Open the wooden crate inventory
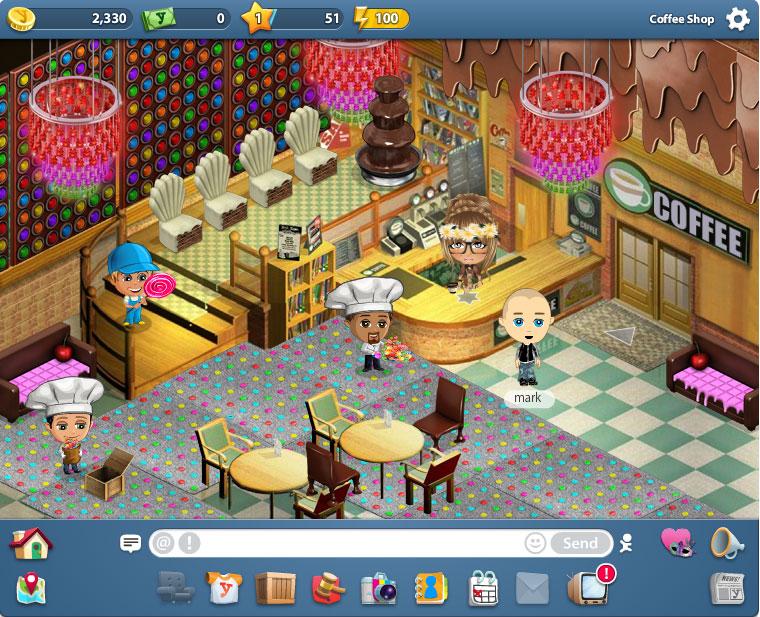 [273, 588]
